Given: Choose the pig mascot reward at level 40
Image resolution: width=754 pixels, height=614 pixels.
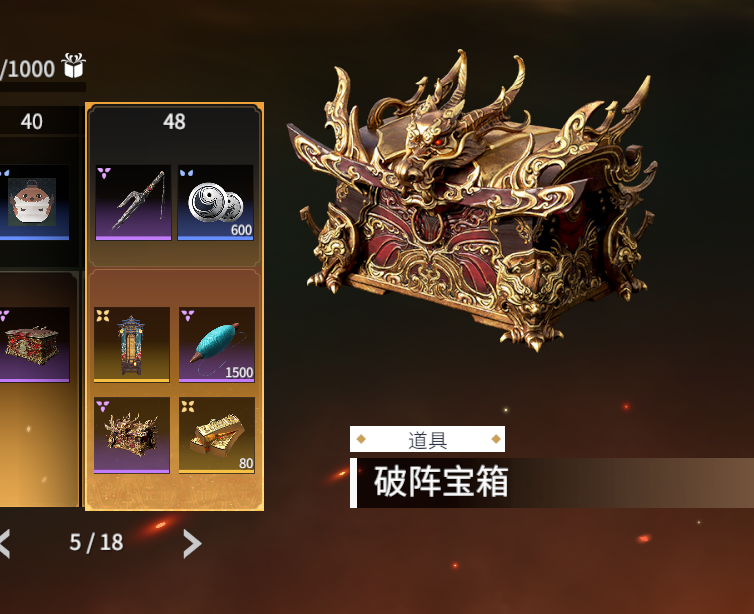Looking at the screenshot, I should click(35, 202).
